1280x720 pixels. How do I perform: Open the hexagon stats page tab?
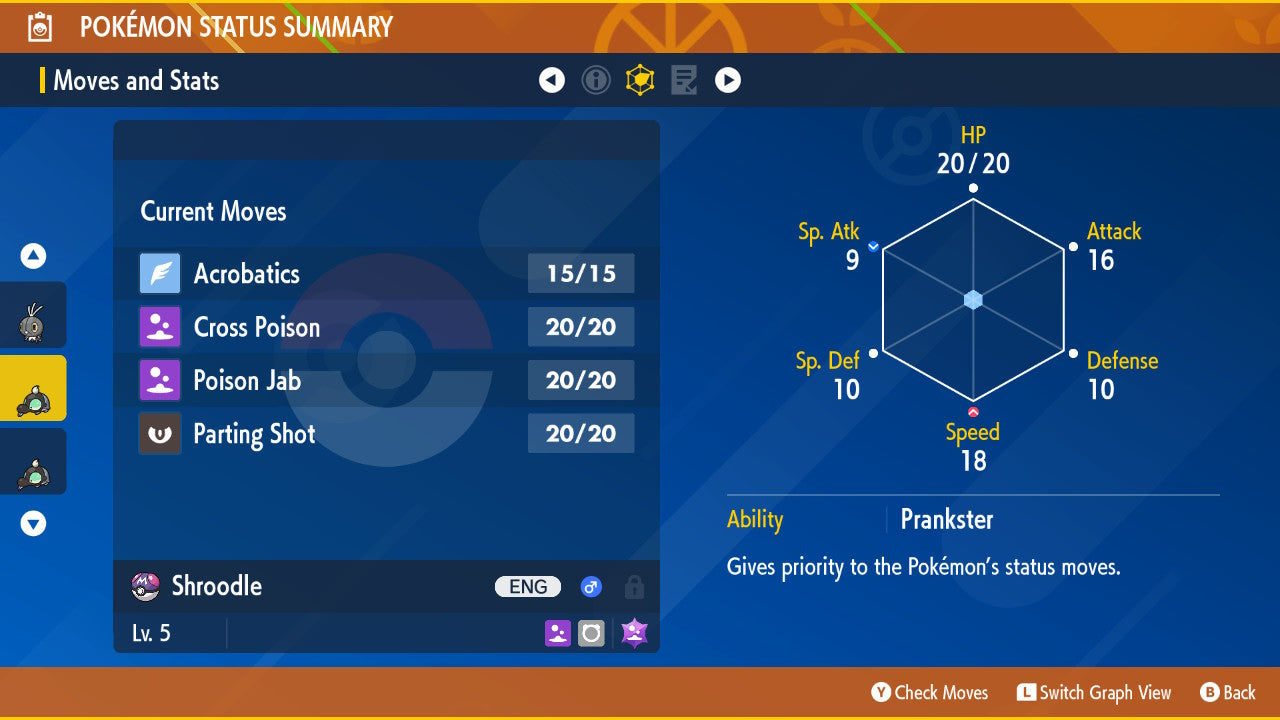pos(640,80)
